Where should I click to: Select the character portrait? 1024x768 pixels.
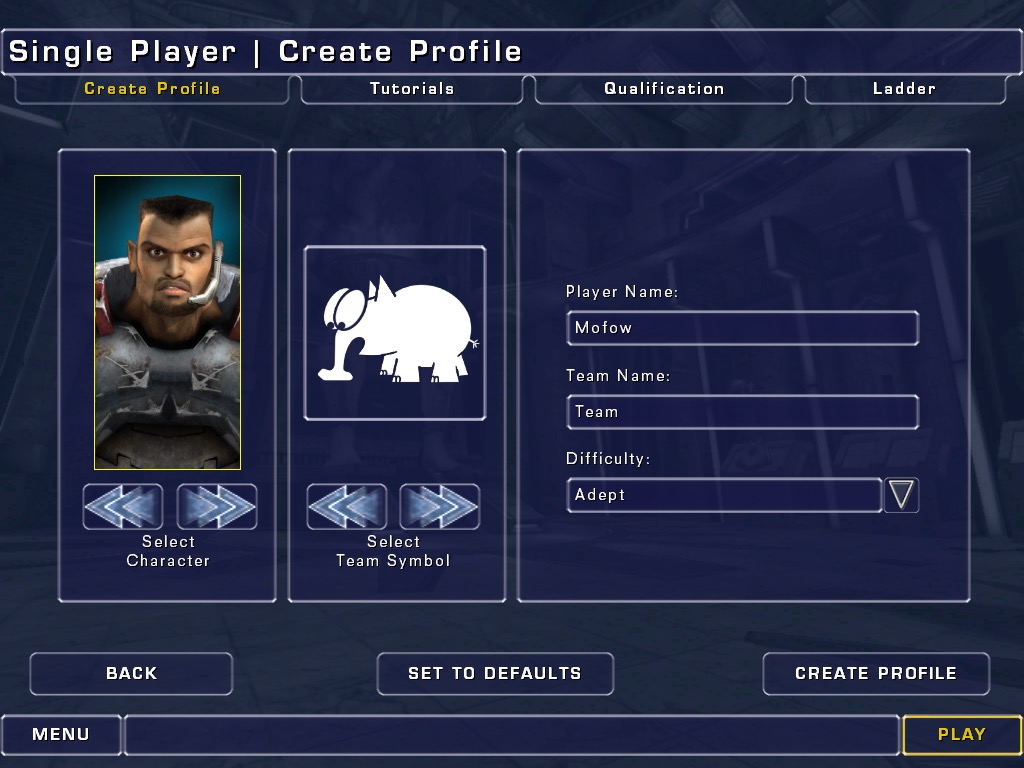tap(167, 322)
